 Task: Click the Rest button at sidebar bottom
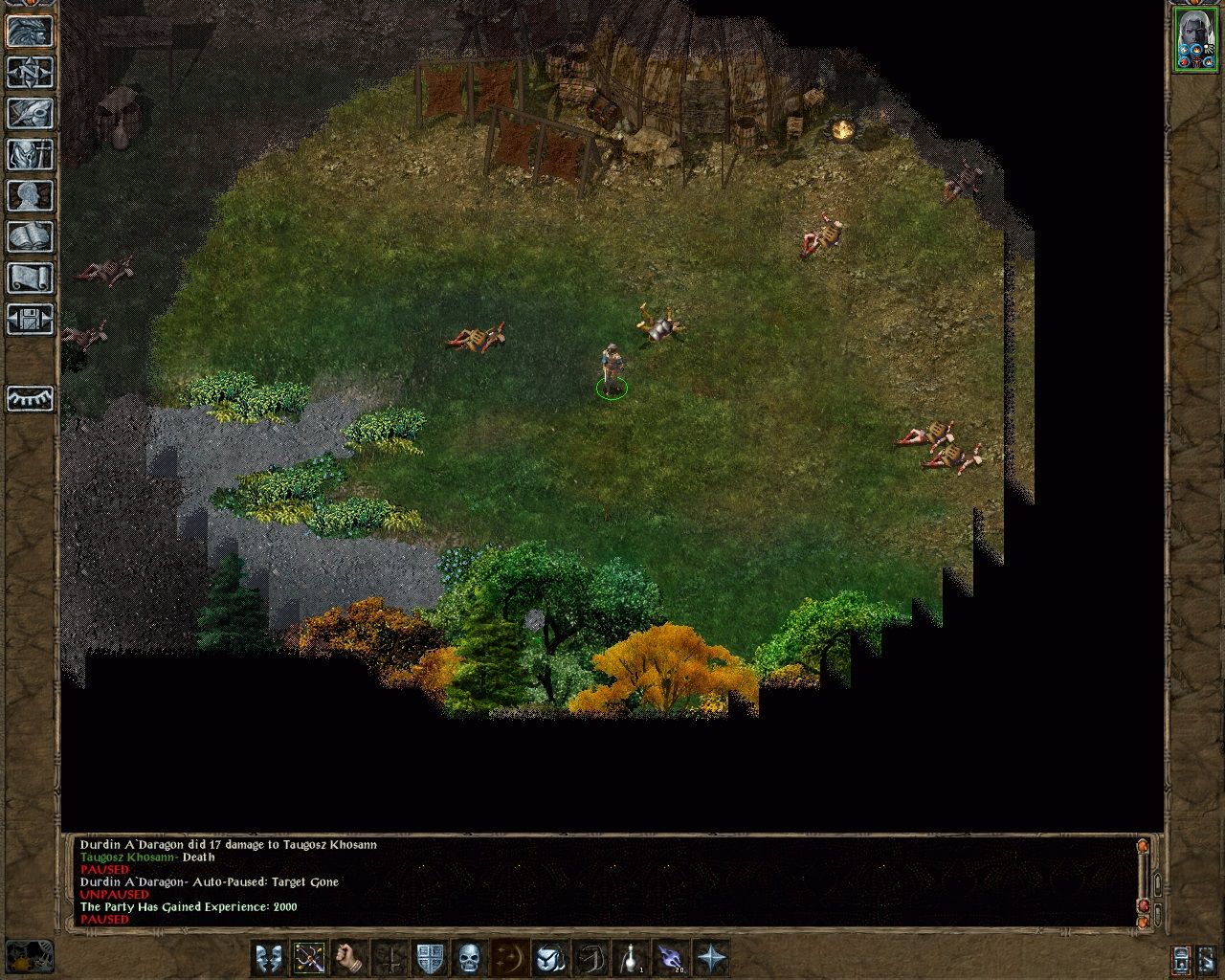click(29, 398)
